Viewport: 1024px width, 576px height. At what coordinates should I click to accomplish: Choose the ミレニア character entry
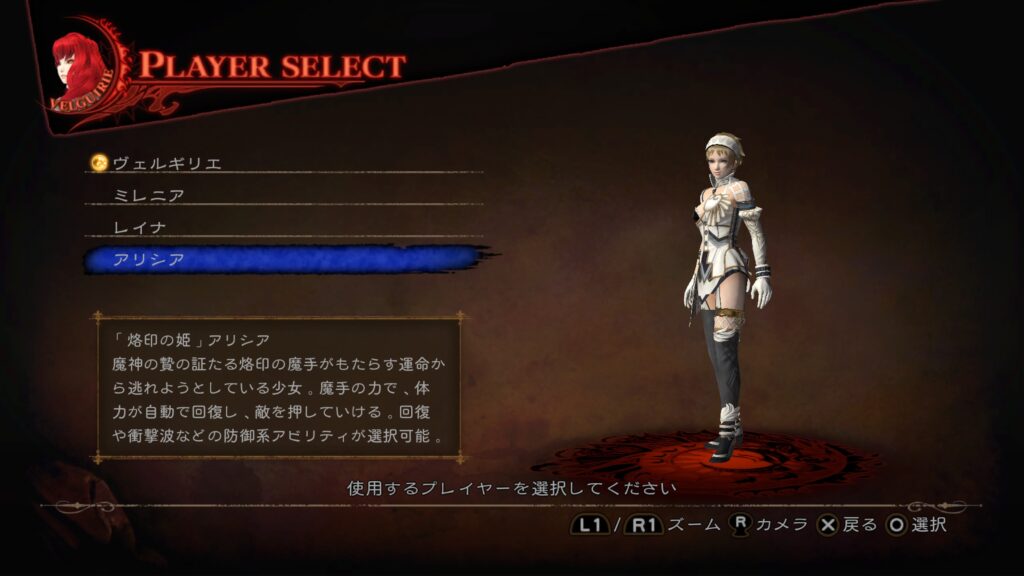point(148,195)
